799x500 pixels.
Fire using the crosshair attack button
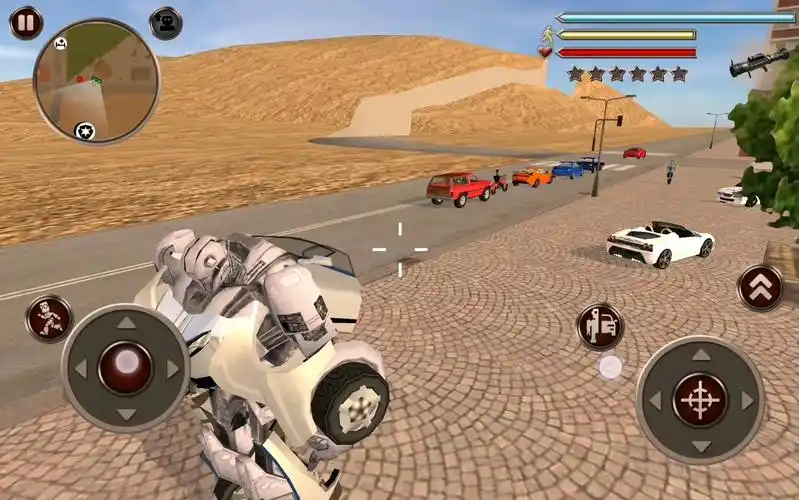pyautogui.click(x=700, y=399)
